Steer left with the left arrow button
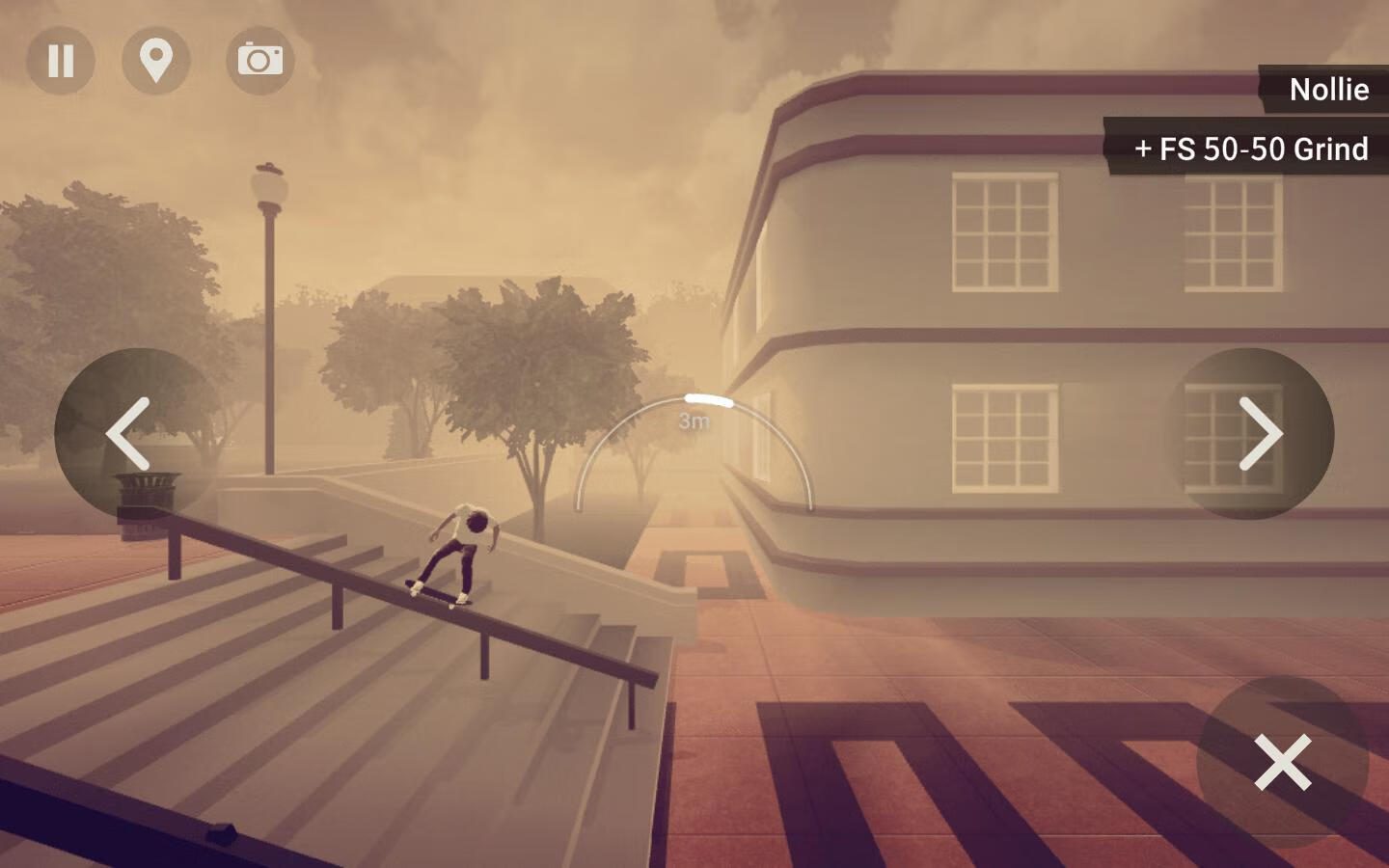This screenshot has width=1389, height=868. point(135,433)
